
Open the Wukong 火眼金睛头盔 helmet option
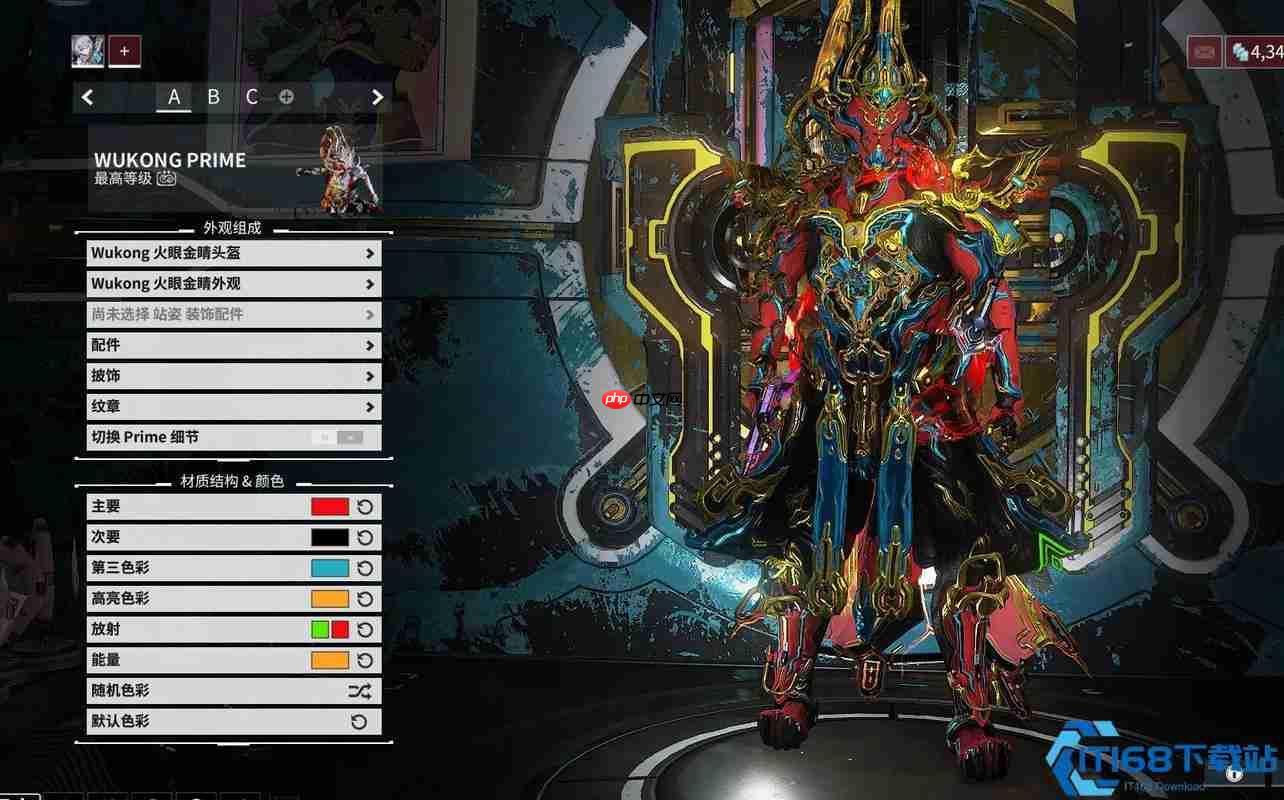click(233, 253)
